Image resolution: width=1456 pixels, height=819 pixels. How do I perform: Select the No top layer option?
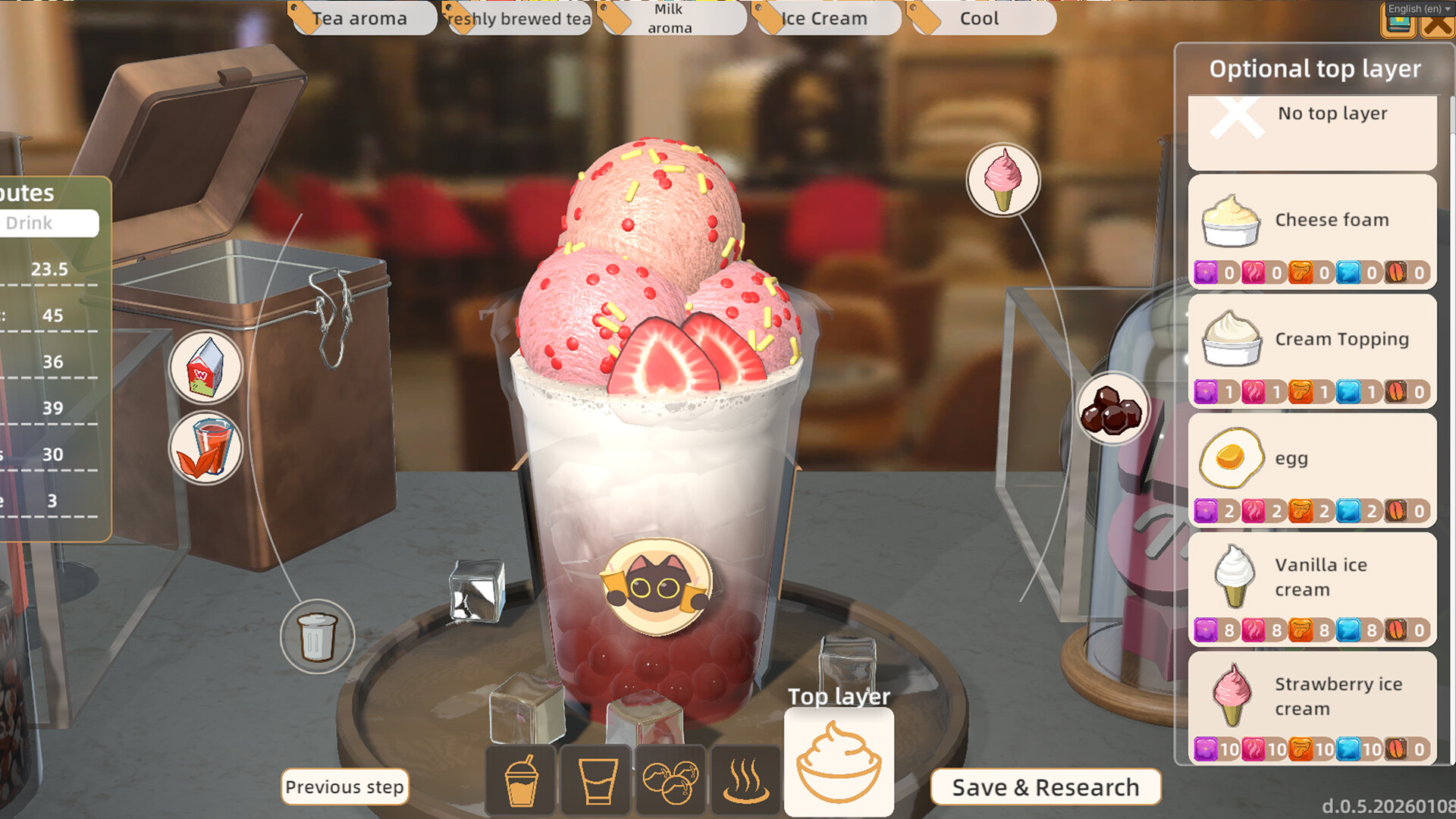(x=1312, y=130)
